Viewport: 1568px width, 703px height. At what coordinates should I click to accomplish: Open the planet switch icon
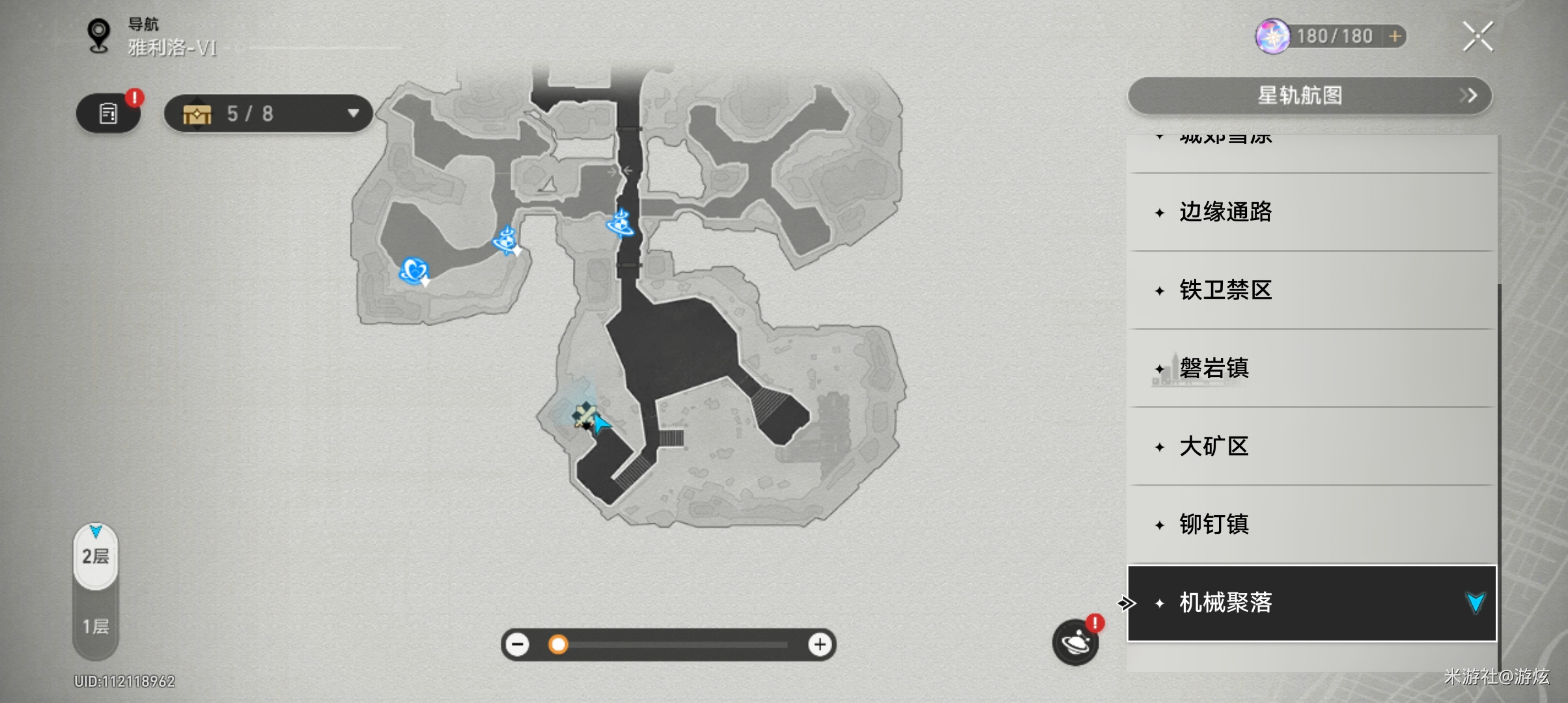[x=1075, y=643]
